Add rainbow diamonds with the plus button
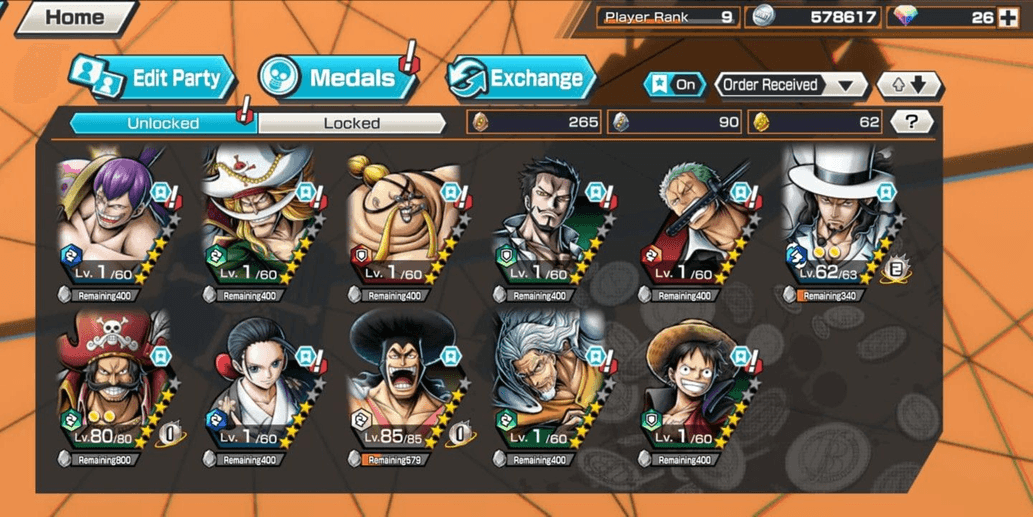Screen dimensions: 1033x517 (1008, 17)
